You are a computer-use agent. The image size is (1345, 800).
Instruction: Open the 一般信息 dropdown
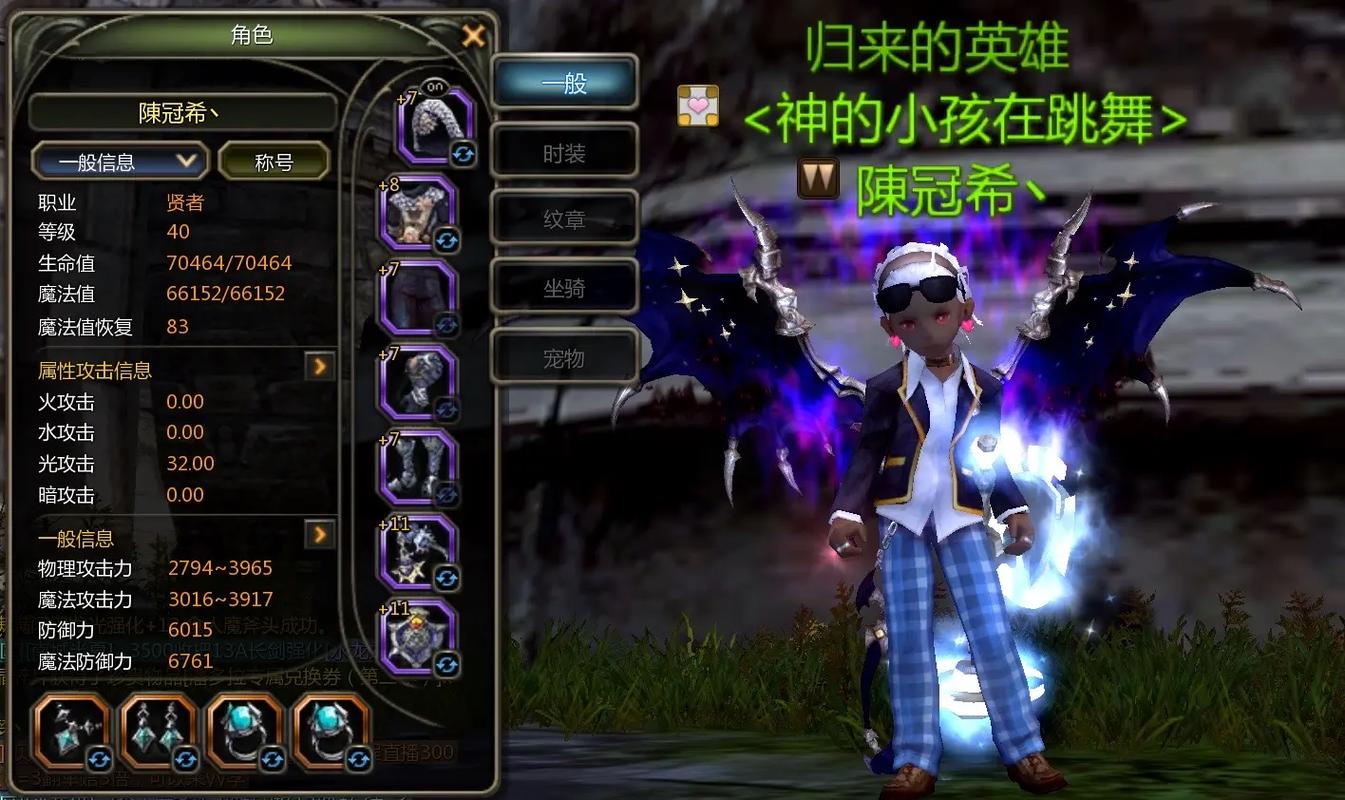(119, 161)
